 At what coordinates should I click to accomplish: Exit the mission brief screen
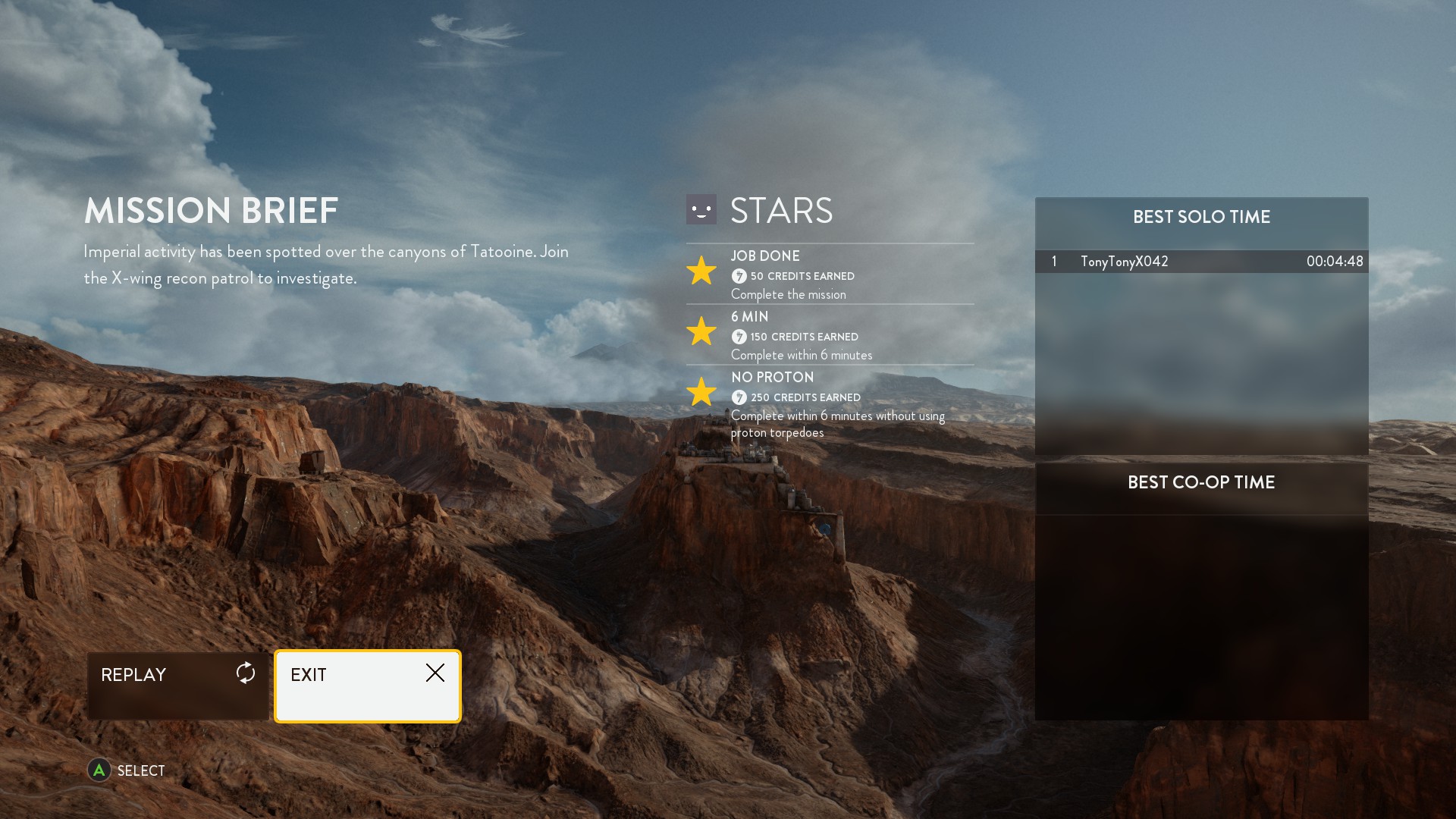coord(368,686)
